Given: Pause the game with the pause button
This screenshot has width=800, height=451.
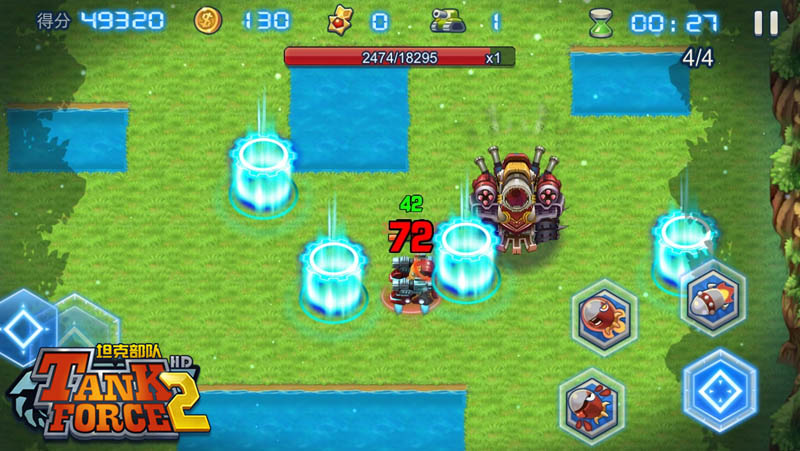Looking at the screenshot, I should click(766, 23).
